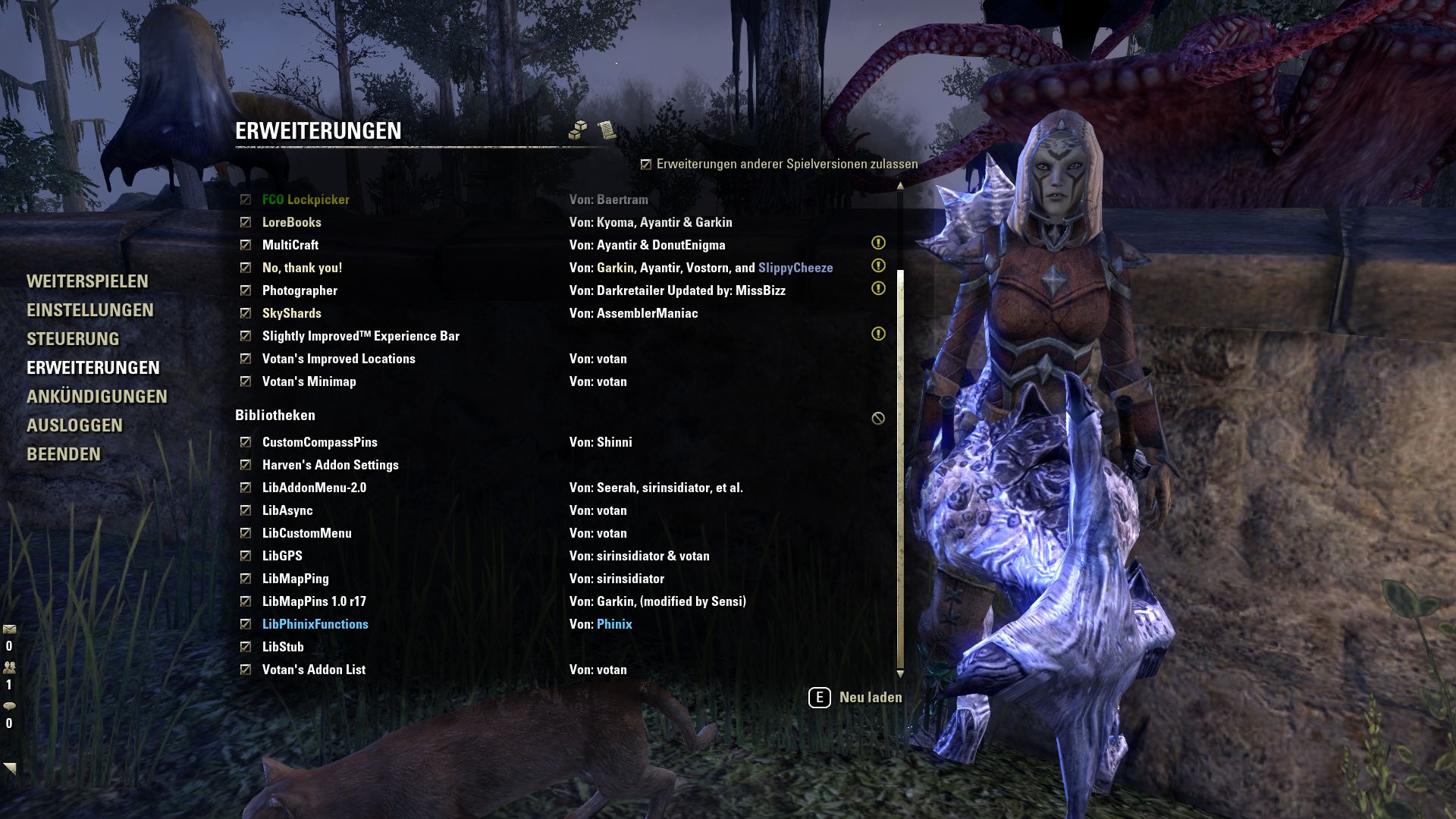Image resolution: width=1456 pixels, height=819 pixels.
Task: Click the stacked cubes addons icon
Action: click(x=579, y=130)
